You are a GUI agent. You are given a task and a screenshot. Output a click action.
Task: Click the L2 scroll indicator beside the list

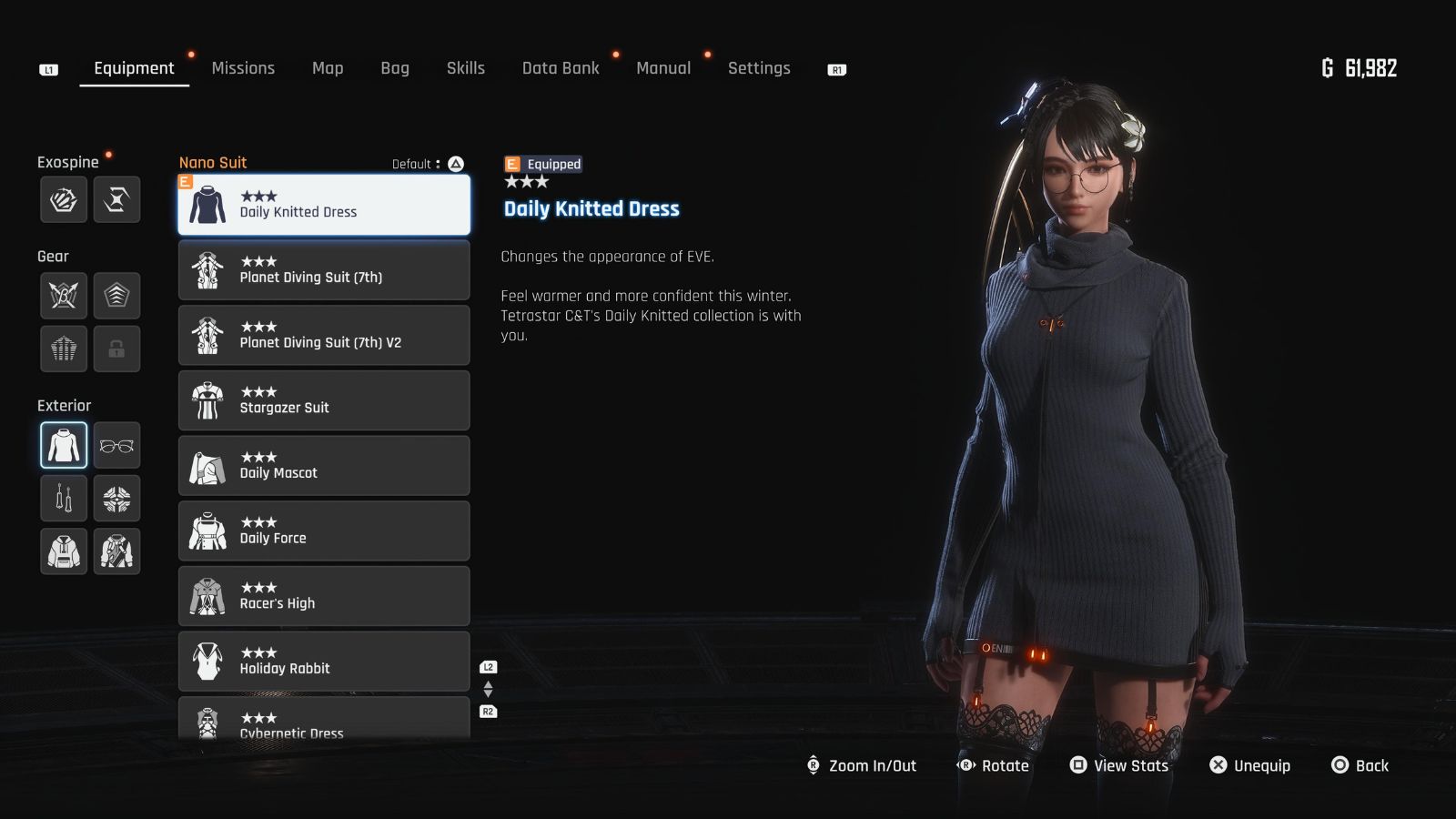point(488,665)
